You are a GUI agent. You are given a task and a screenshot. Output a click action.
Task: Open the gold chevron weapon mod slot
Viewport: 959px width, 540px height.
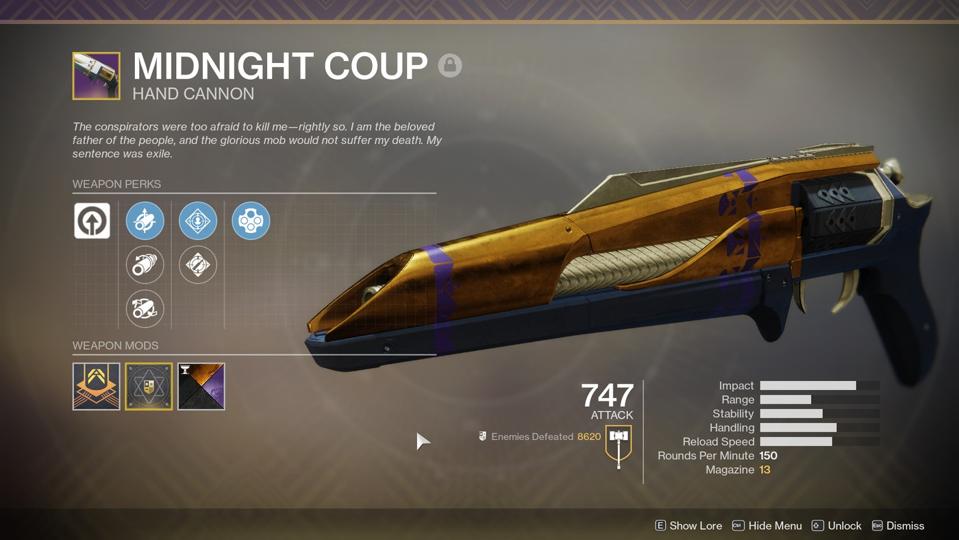click(x=96, y=386)
